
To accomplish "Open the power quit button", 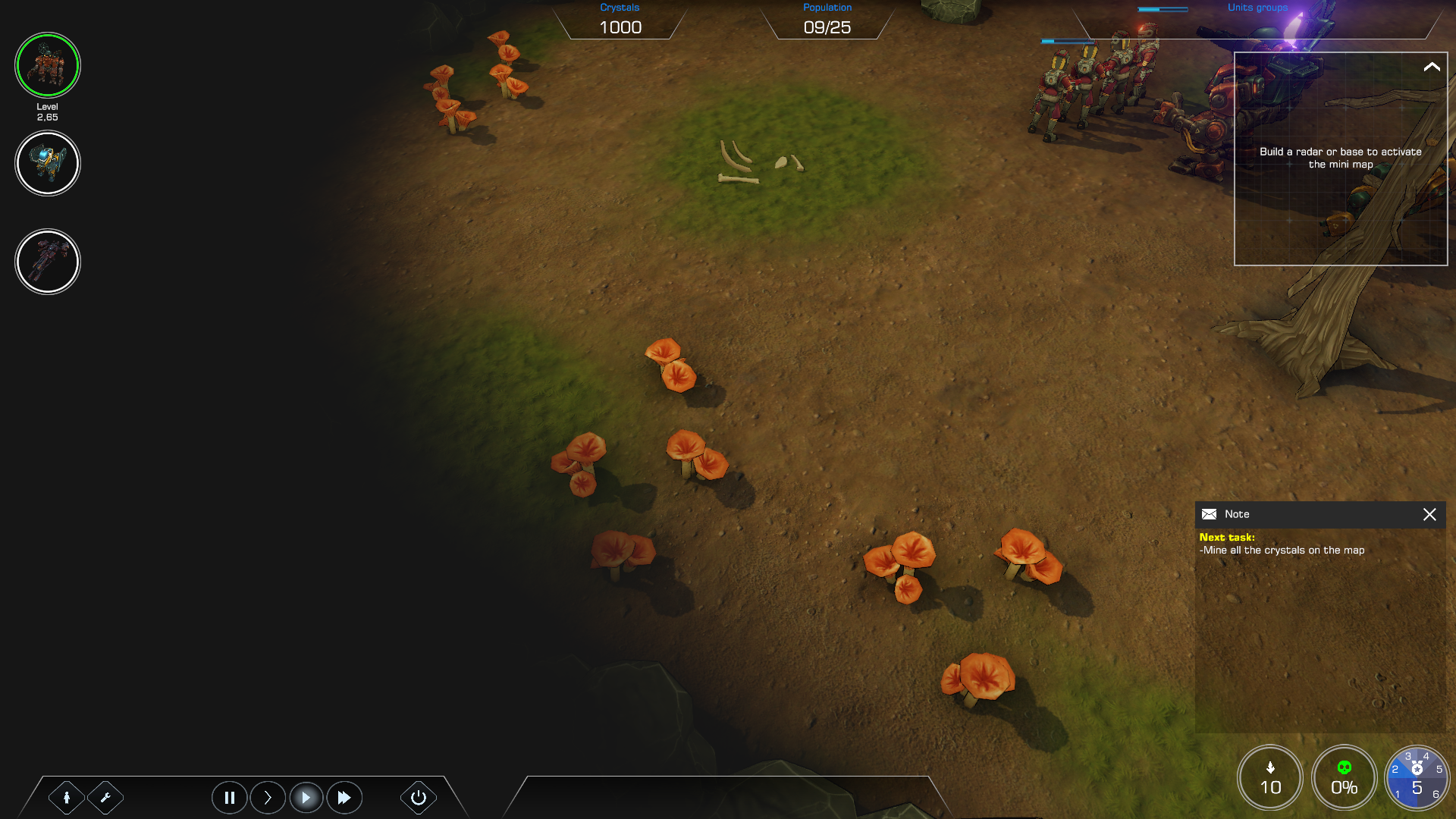I will coord(419,798).
